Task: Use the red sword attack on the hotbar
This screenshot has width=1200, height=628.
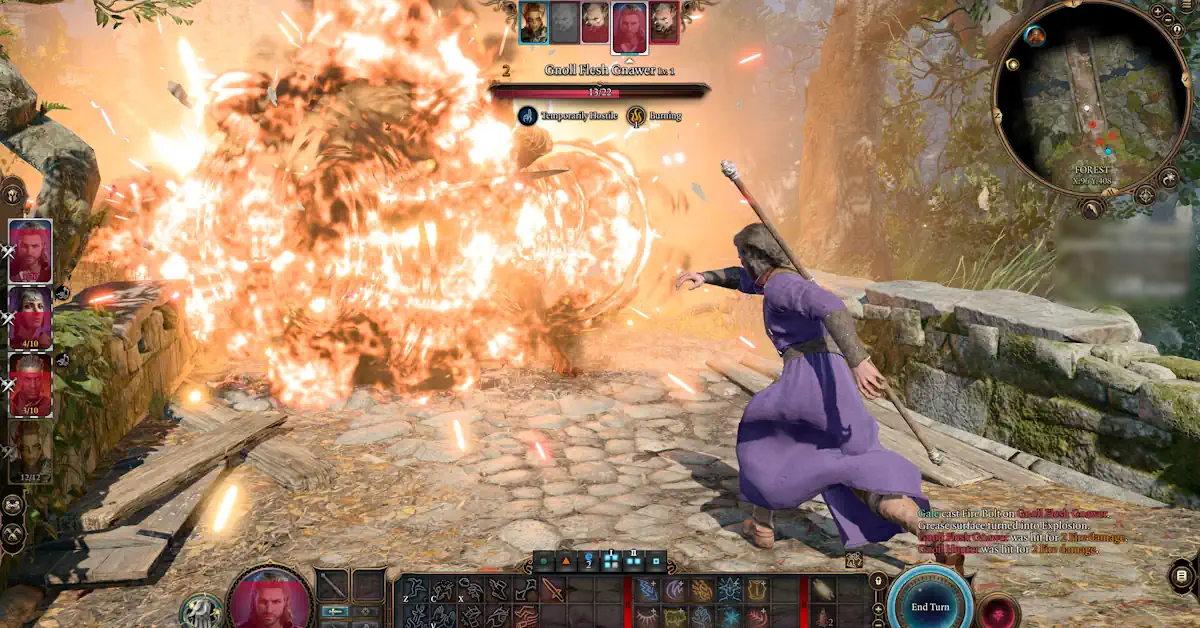Action: coord(553,590)
